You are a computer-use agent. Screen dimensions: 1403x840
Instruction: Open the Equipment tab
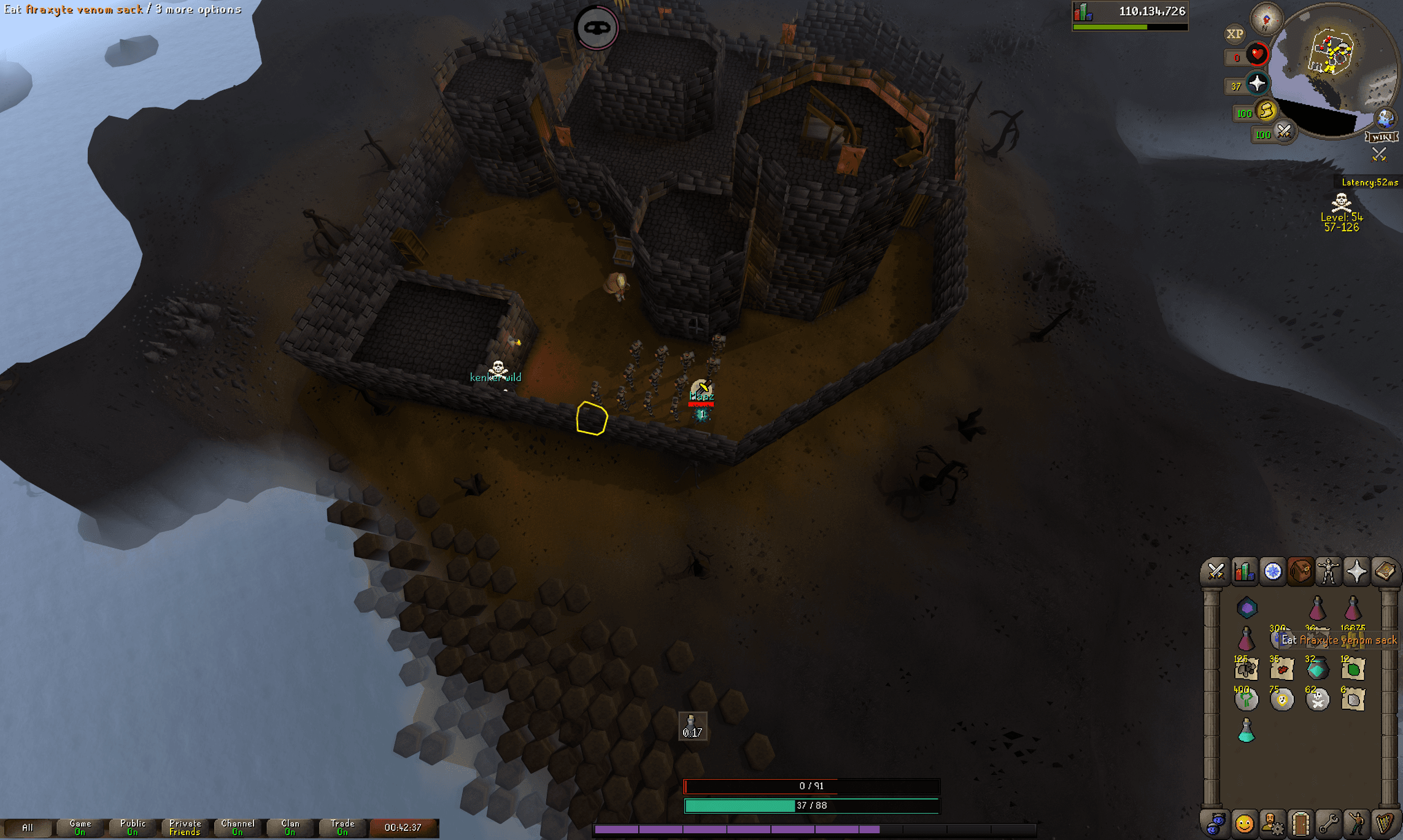(x=1328, y=571)
